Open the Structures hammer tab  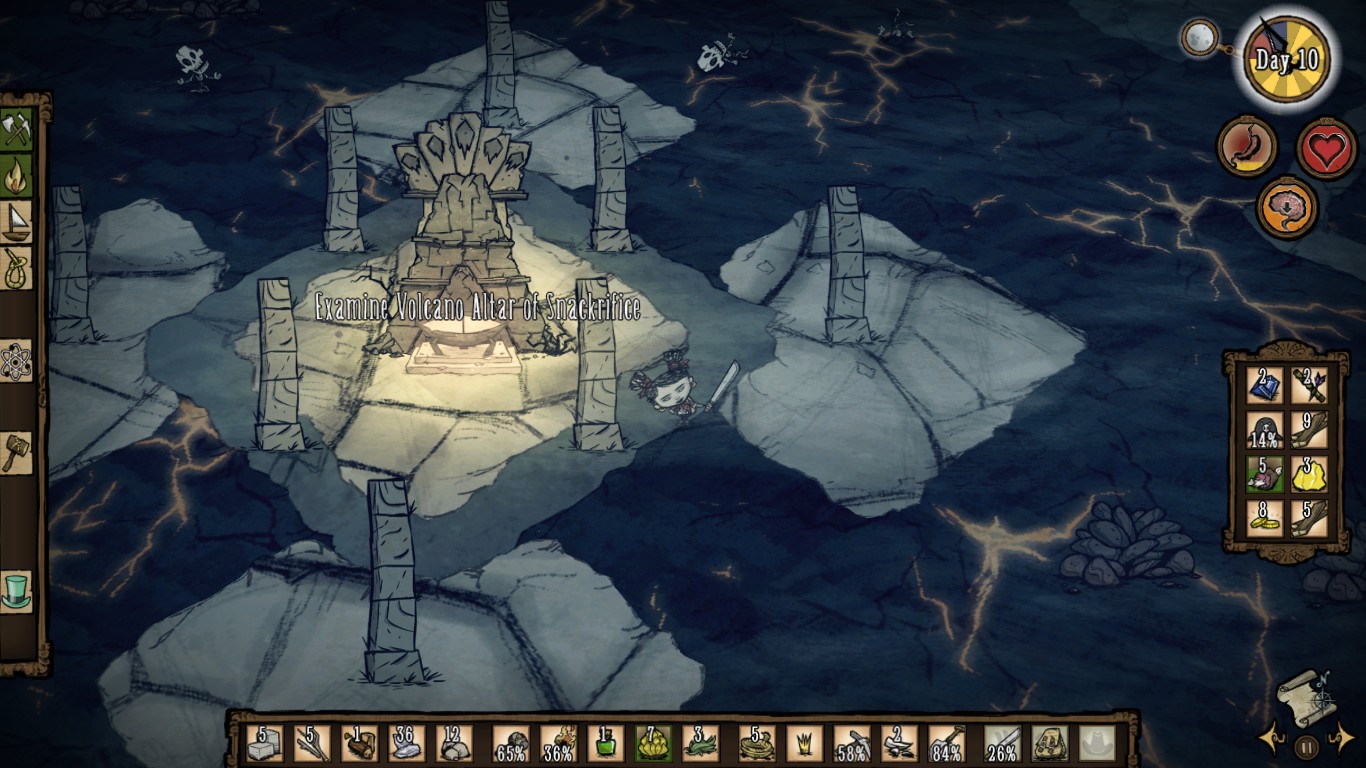coord(16,453)
